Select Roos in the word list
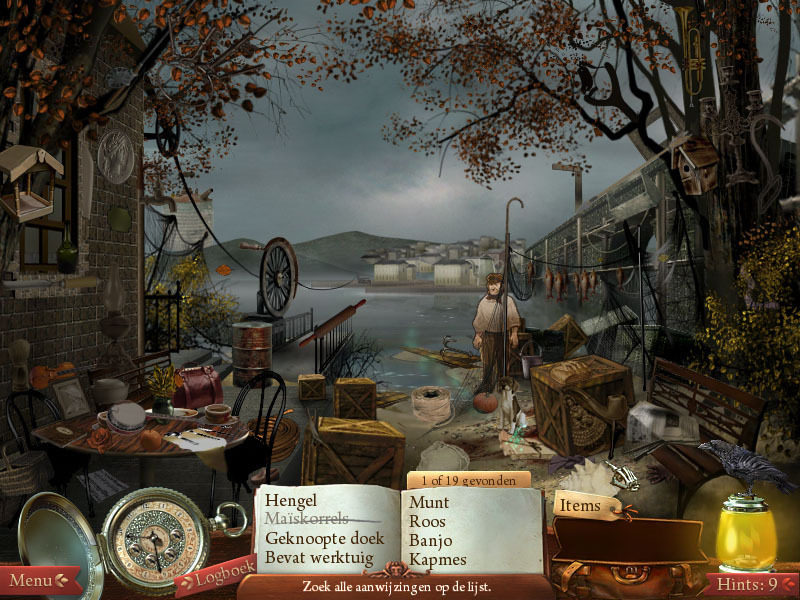This screenshot has width=800, height=600. coord(427,522)
